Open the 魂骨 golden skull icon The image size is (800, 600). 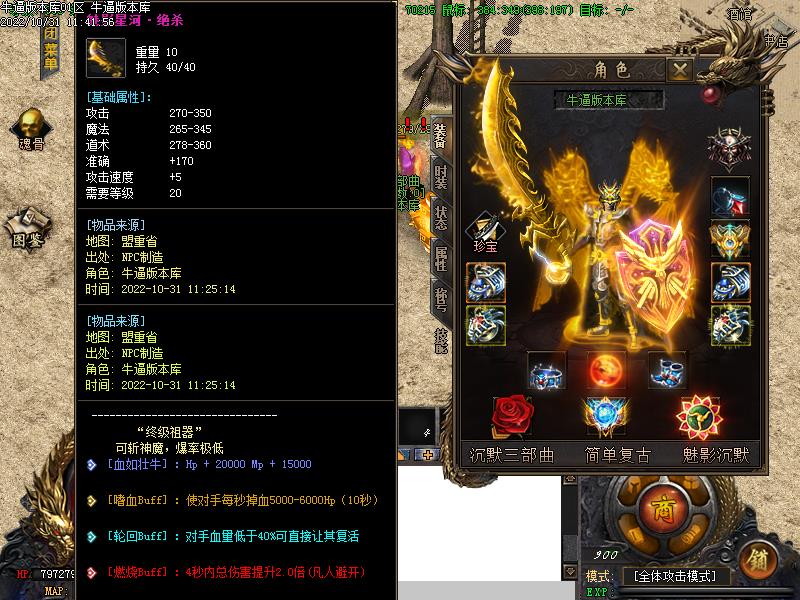pos(30,129)
